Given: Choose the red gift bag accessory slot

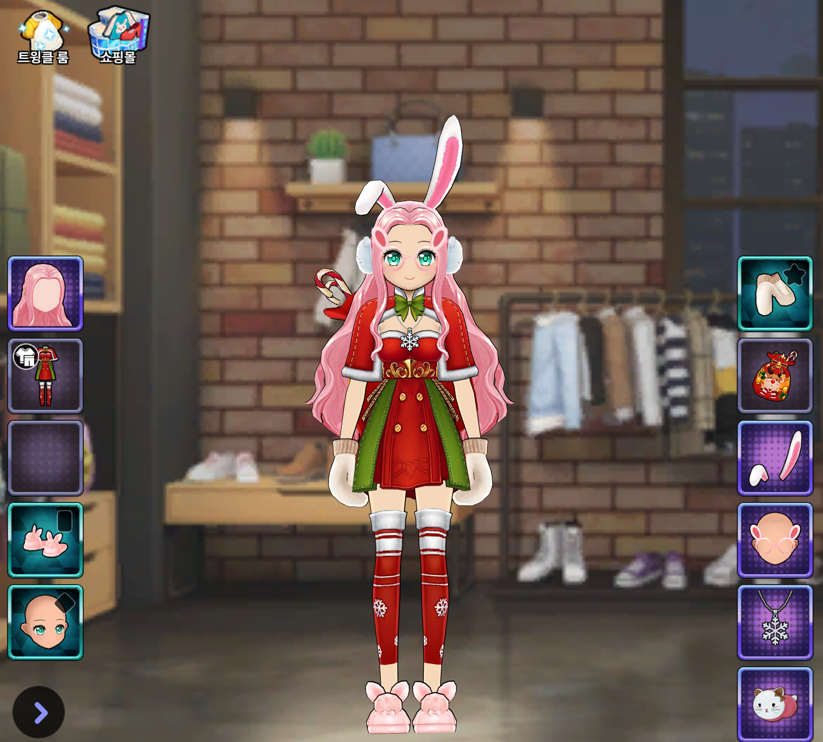Looking at the screenshot, I should click(775, 375).
